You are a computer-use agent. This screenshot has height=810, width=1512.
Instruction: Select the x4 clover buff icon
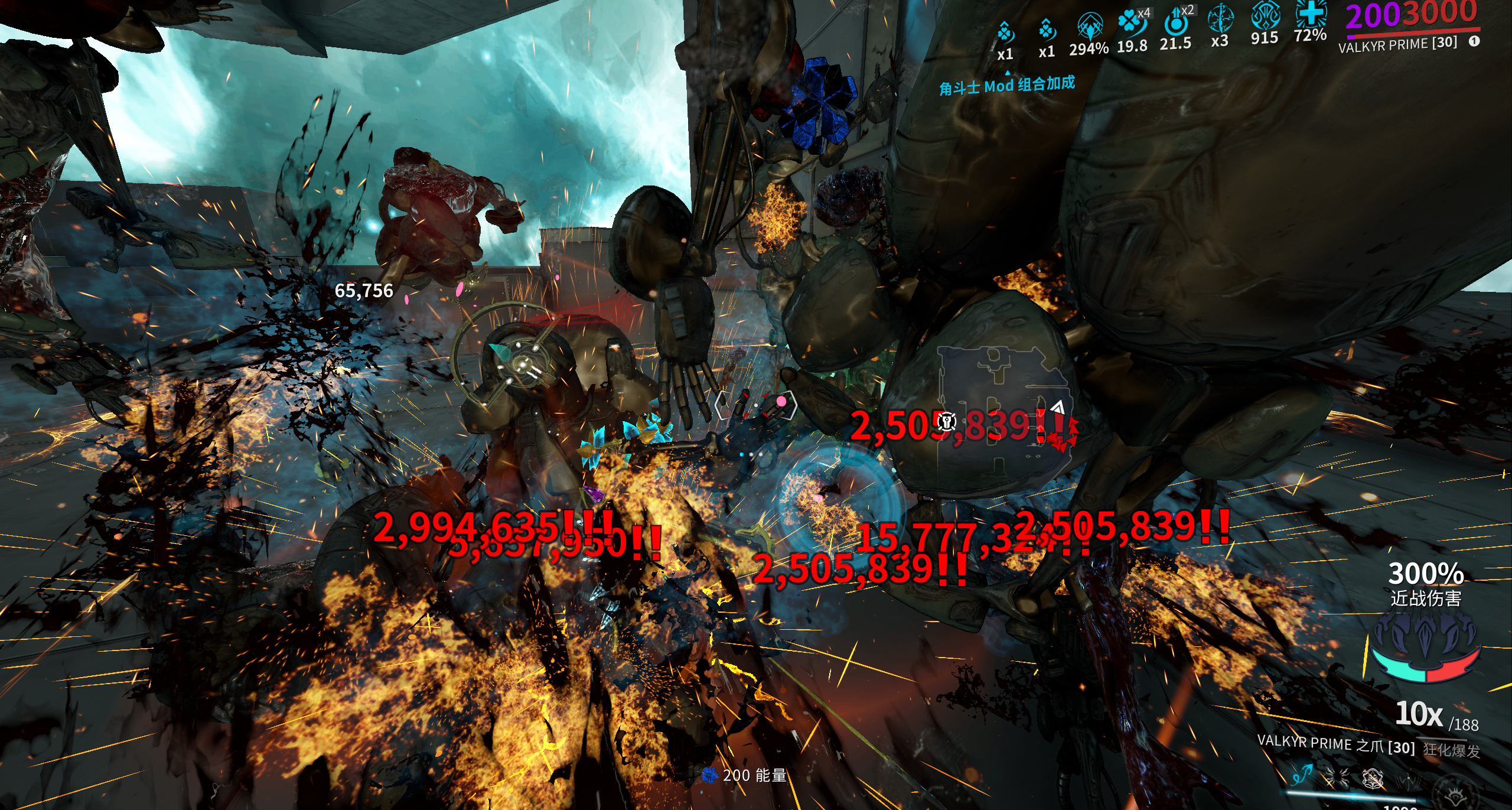(1131, 22)
